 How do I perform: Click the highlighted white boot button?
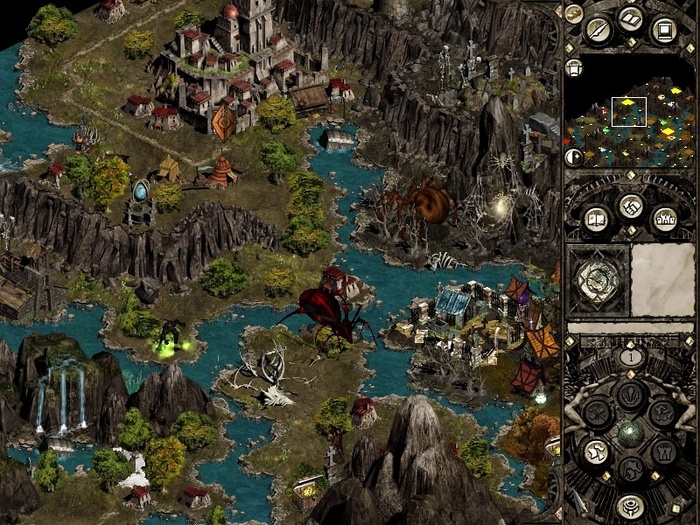(596, 452)
